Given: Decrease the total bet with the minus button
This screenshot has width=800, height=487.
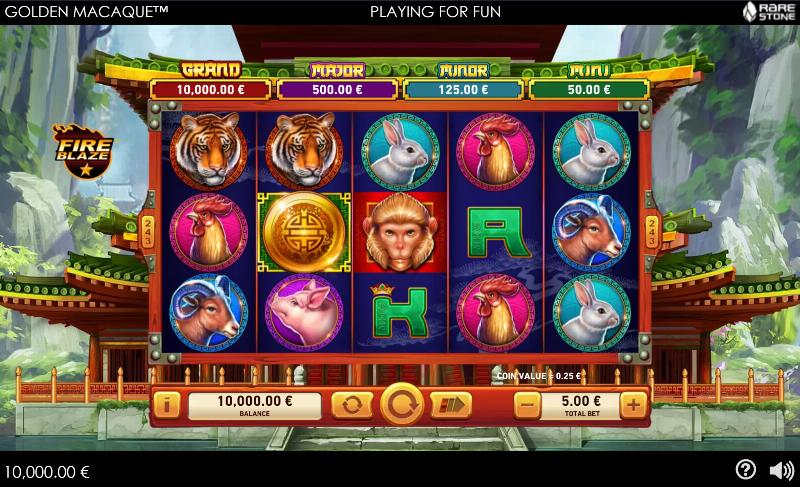Looking at the screenshot, I should tap(528, 405).
